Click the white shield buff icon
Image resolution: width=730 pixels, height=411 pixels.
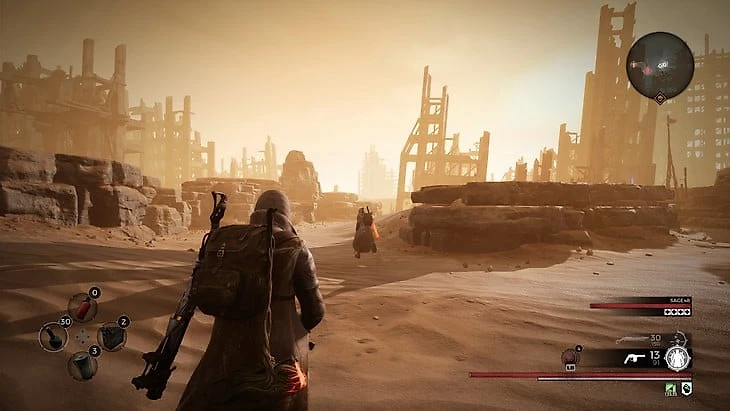point(687,388)
